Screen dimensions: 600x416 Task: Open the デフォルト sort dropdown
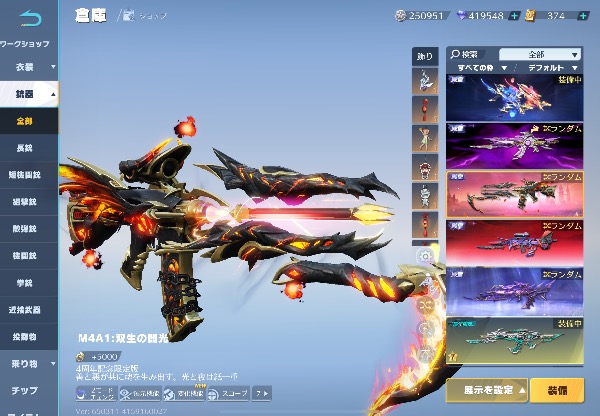552,68
